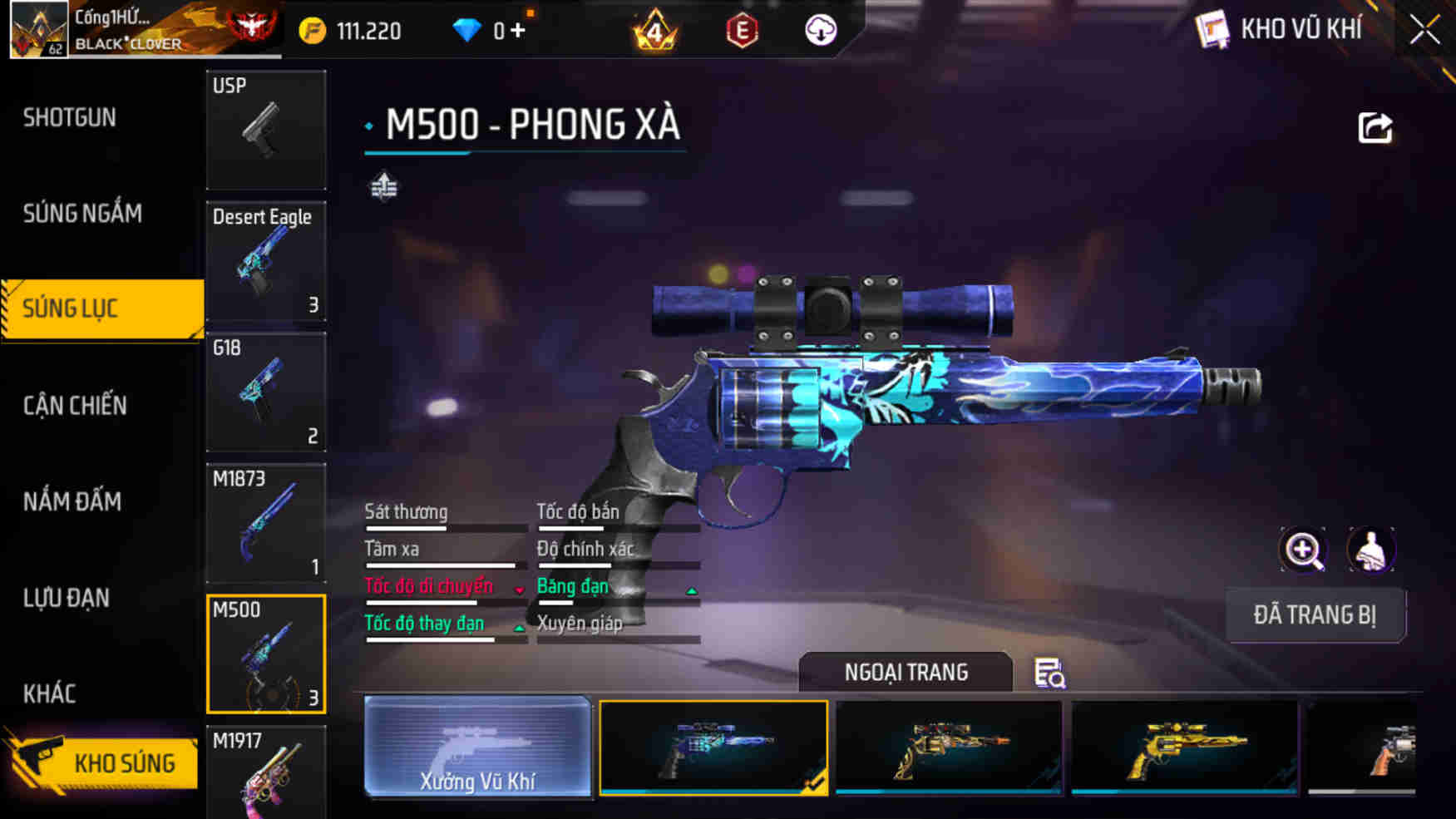Open the level 4 crown badge
The height and width of the screenshot is (819, 1456).
coord(656,30)
